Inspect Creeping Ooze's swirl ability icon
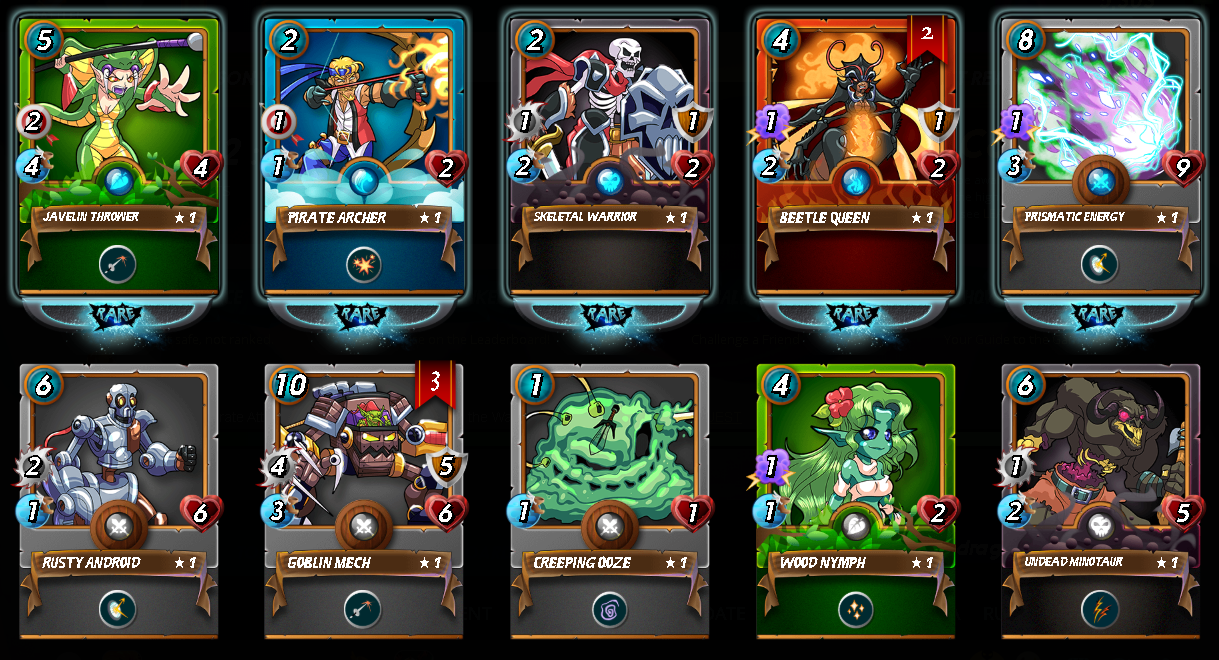The width and height of the screenshot is (1219, 660). point(610,609)
